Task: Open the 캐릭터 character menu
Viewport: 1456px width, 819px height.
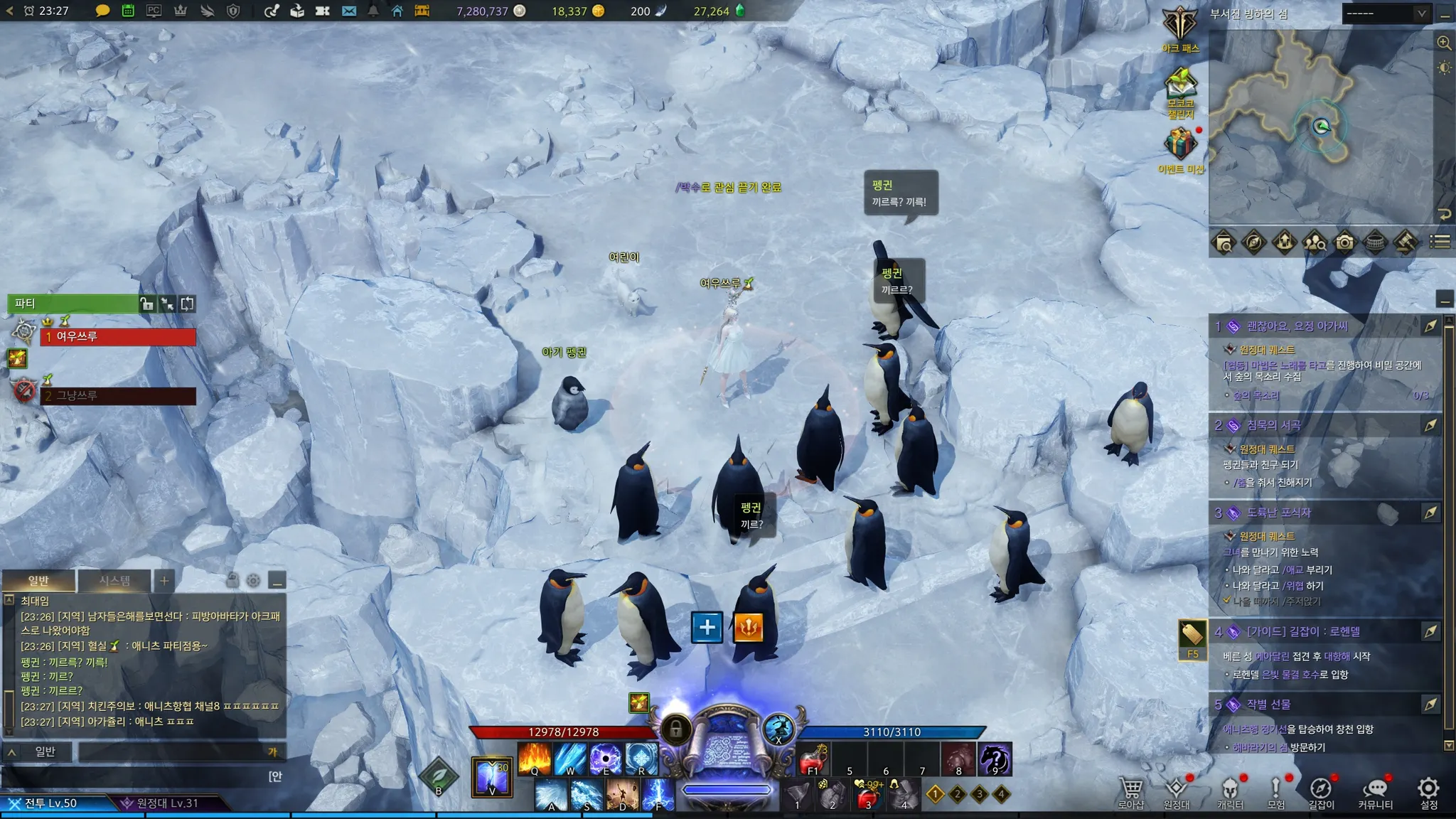Action: click(x=1230, y=792)
